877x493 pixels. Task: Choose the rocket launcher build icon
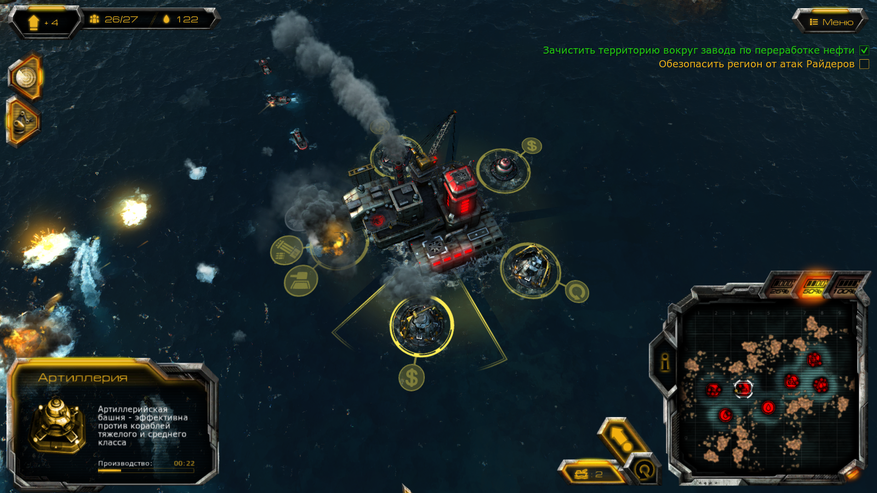(x=287, y=248)
